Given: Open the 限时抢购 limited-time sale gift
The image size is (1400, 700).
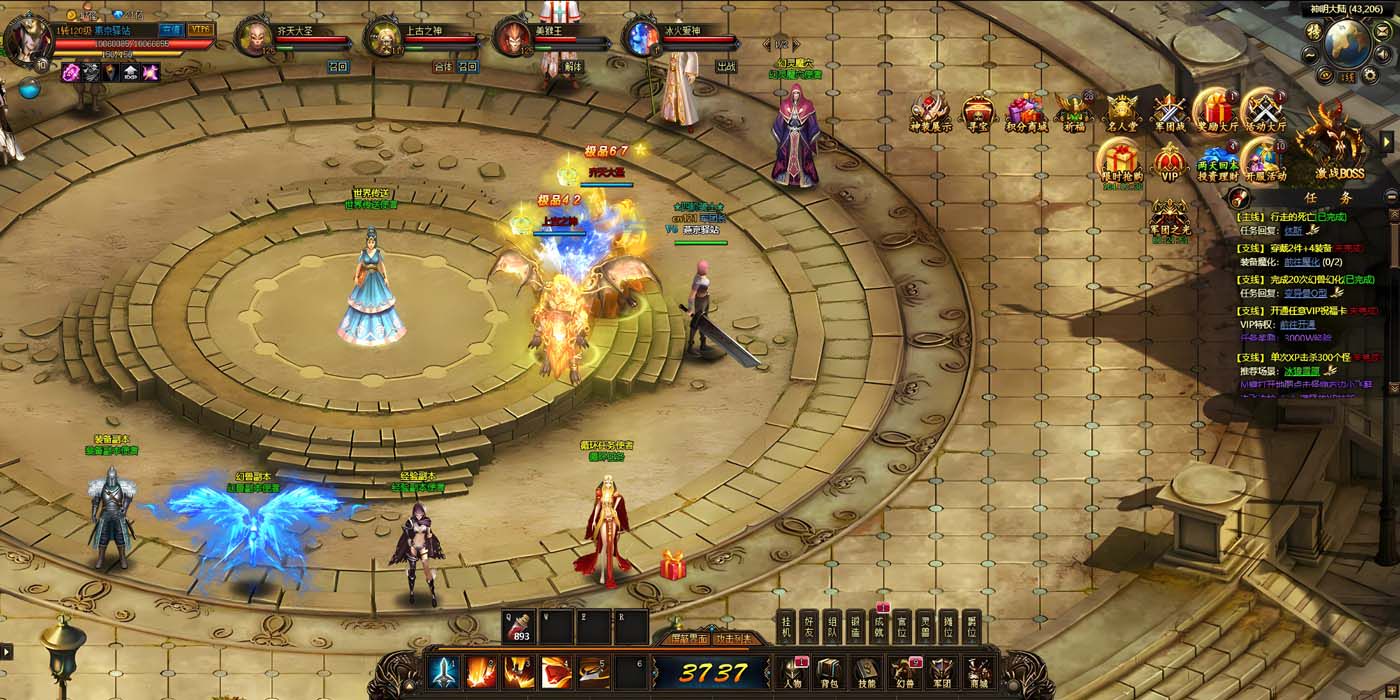Looking at the screenshot, I should click(x=1122, y=162).
